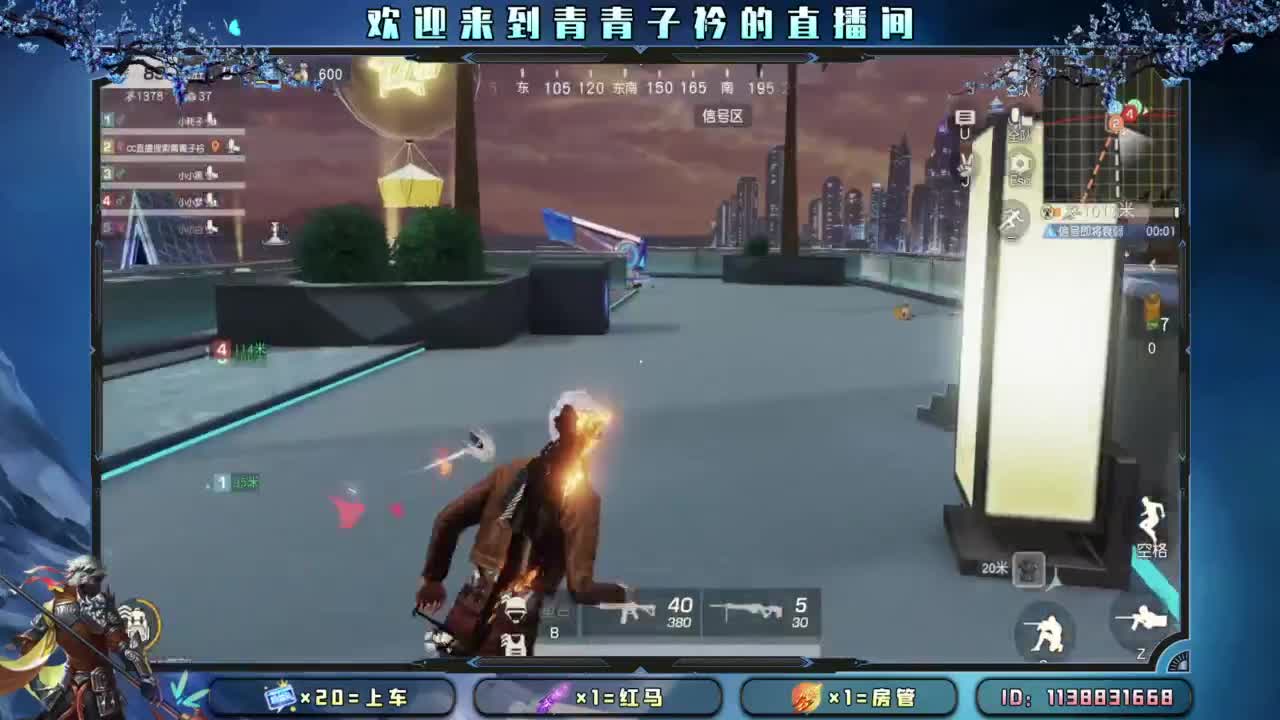Click the loot pickup icon near 20米

pyautogui.click(x=1029, y=567)
